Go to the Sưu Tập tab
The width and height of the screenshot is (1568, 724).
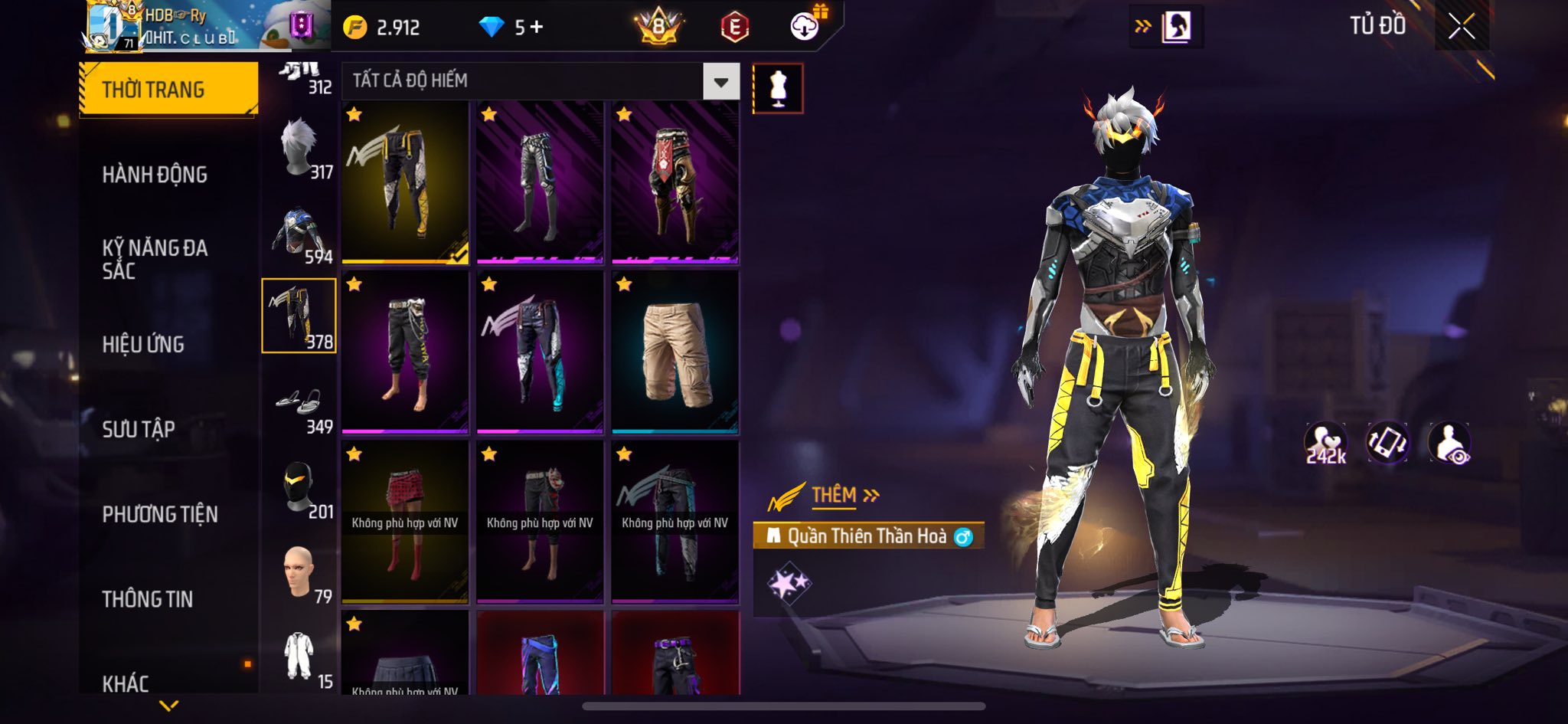tap(139, 429)
